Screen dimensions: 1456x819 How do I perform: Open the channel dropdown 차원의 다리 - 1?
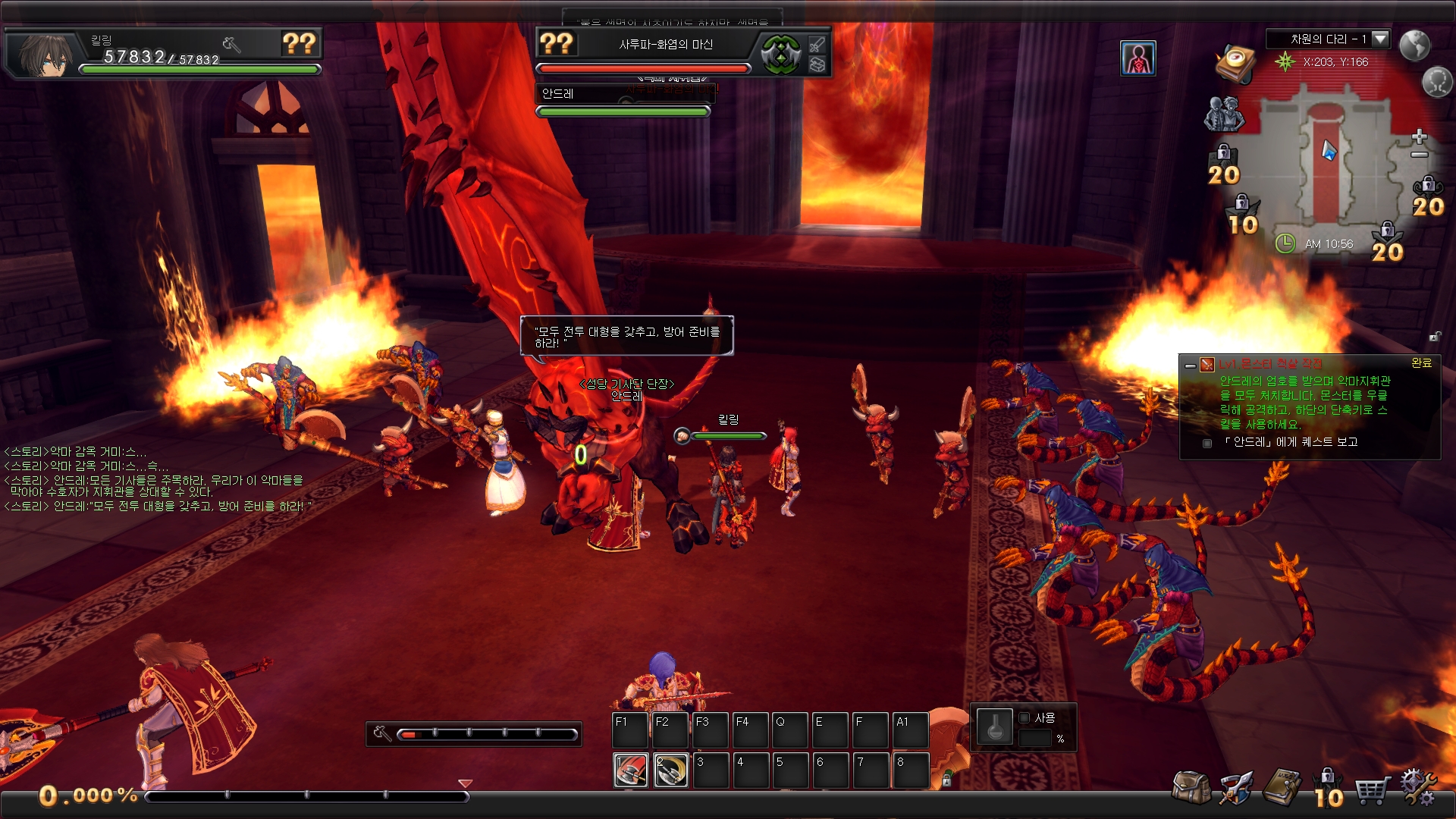1379,39
